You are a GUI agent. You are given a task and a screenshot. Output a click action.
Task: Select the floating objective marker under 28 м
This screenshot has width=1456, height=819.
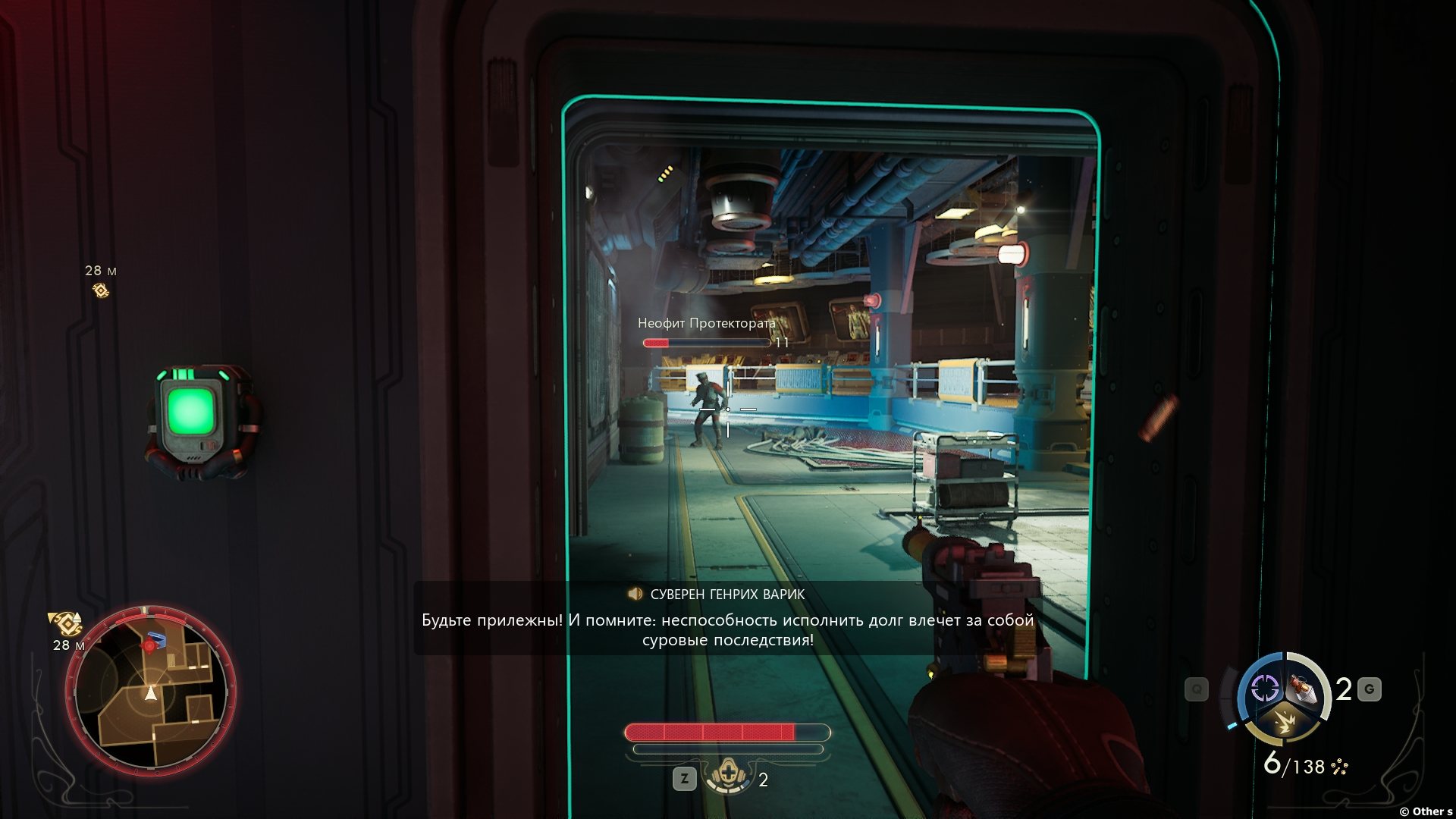(x=100, y=290)
